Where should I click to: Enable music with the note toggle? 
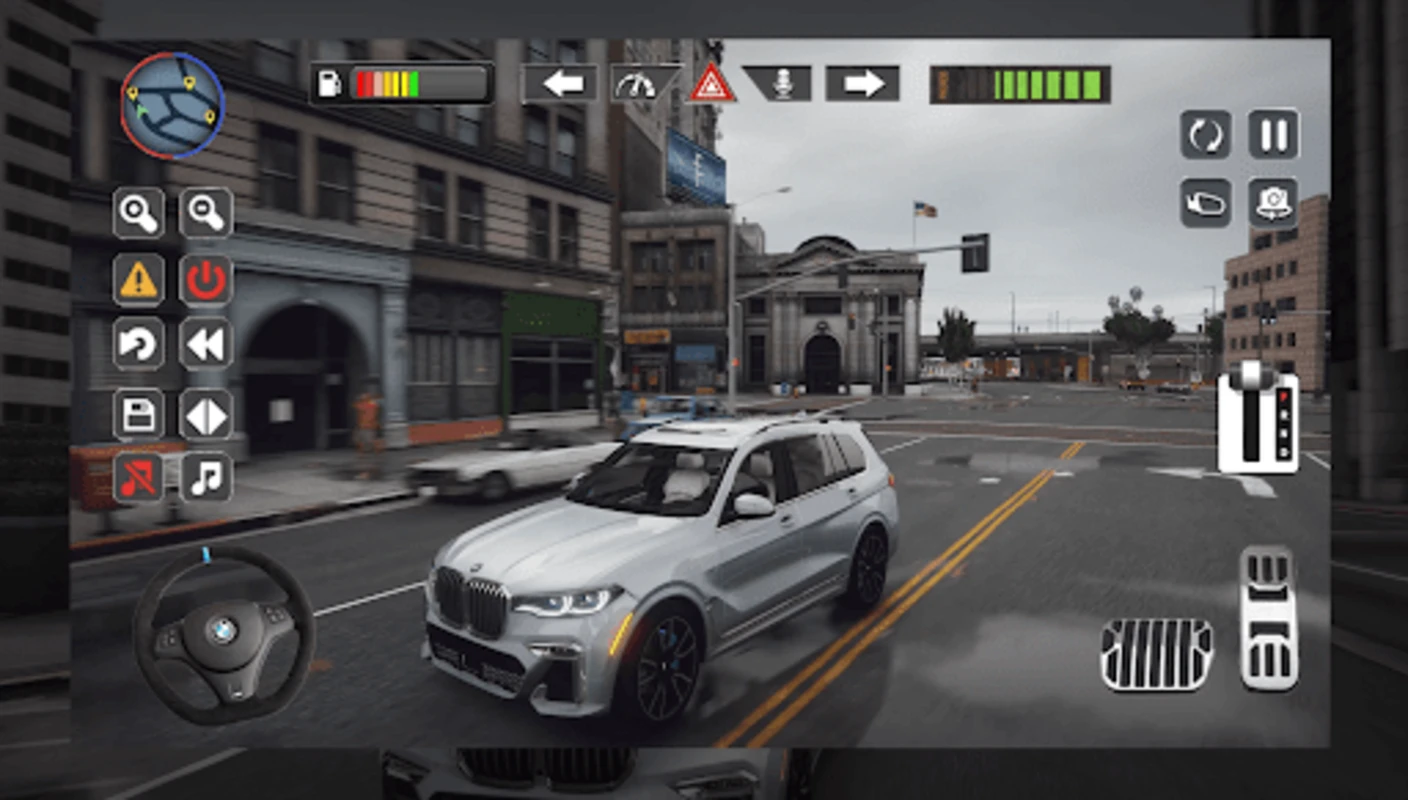[205, 478]
